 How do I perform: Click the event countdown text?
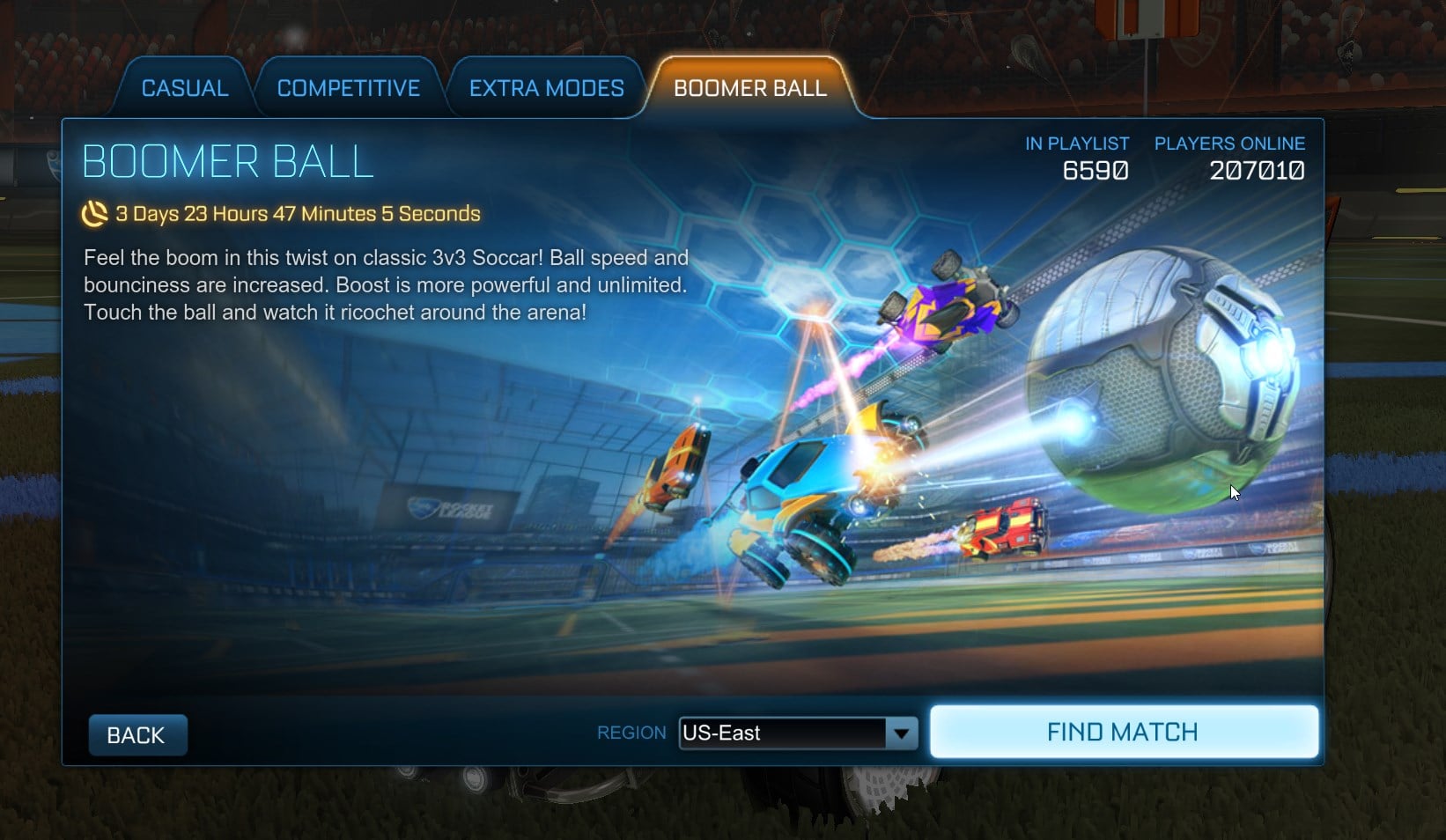pos(298,212)
